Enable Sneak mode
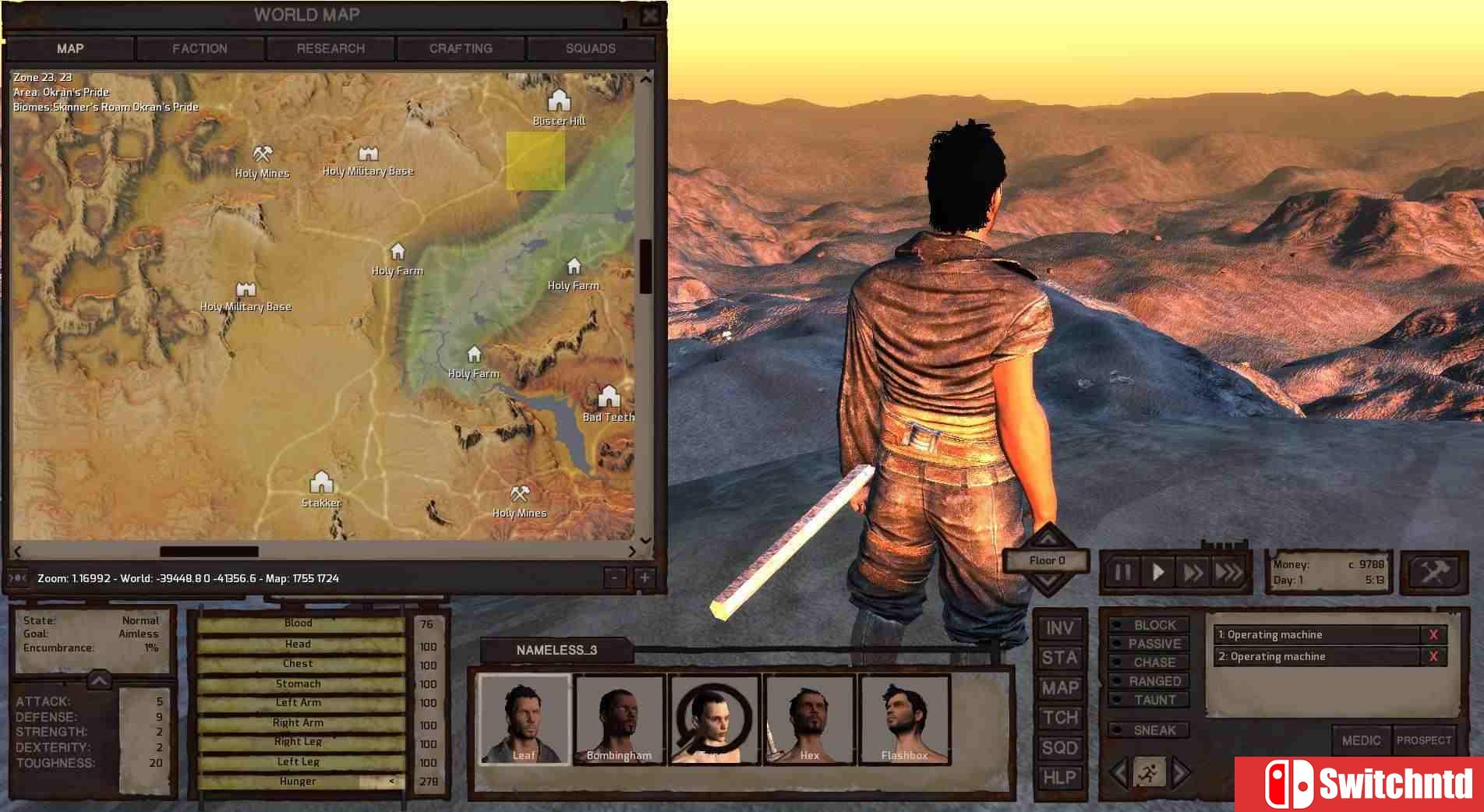1484x812 pixels. (x=1149, y=730)
